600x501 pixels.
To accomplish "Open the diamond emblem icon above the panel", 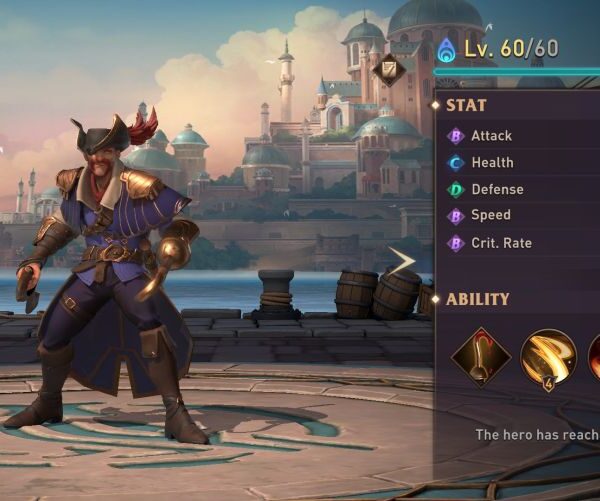I will (x=389, y=69).
